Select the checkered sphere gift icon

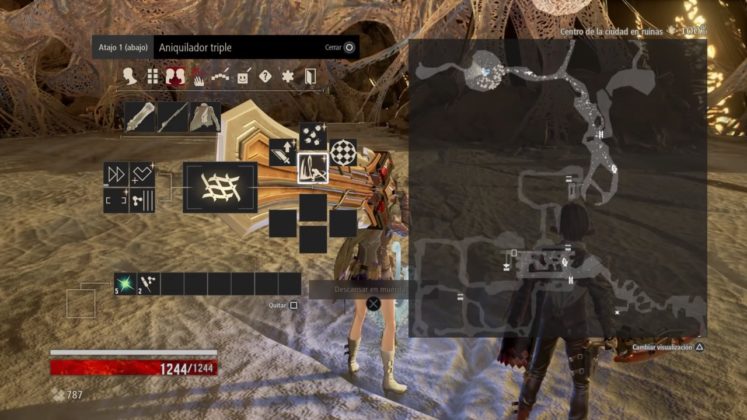click(x=343, y=152)
